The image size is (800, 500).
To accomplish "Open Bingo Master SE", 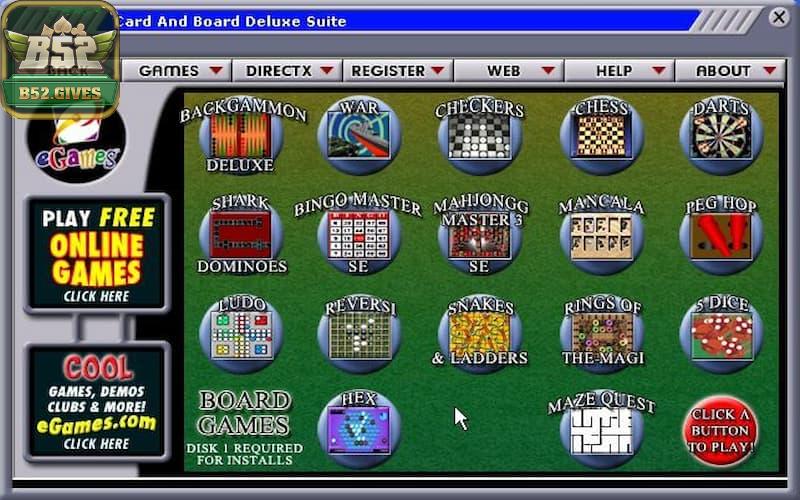I will pos(359,233).
